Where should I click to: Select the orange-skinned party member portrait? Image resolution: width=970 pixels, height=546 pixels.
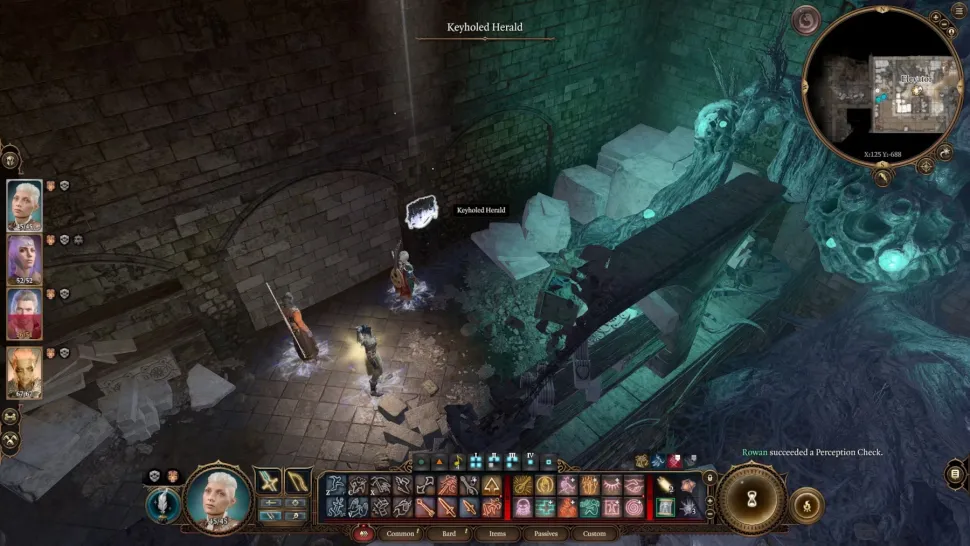[25, 371]
